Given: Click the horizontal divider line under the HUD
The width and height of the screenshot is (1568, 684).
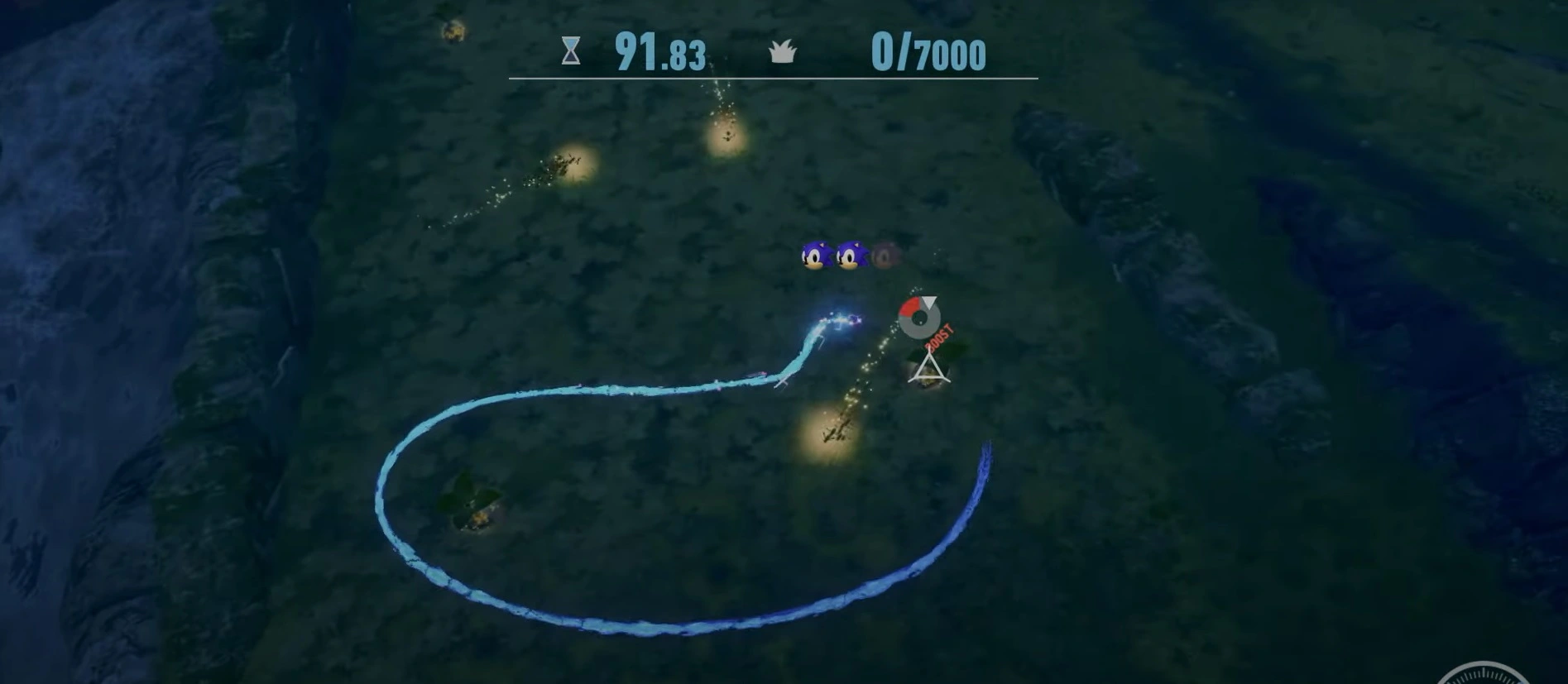Looking at the screenshot, I should 771,79.
